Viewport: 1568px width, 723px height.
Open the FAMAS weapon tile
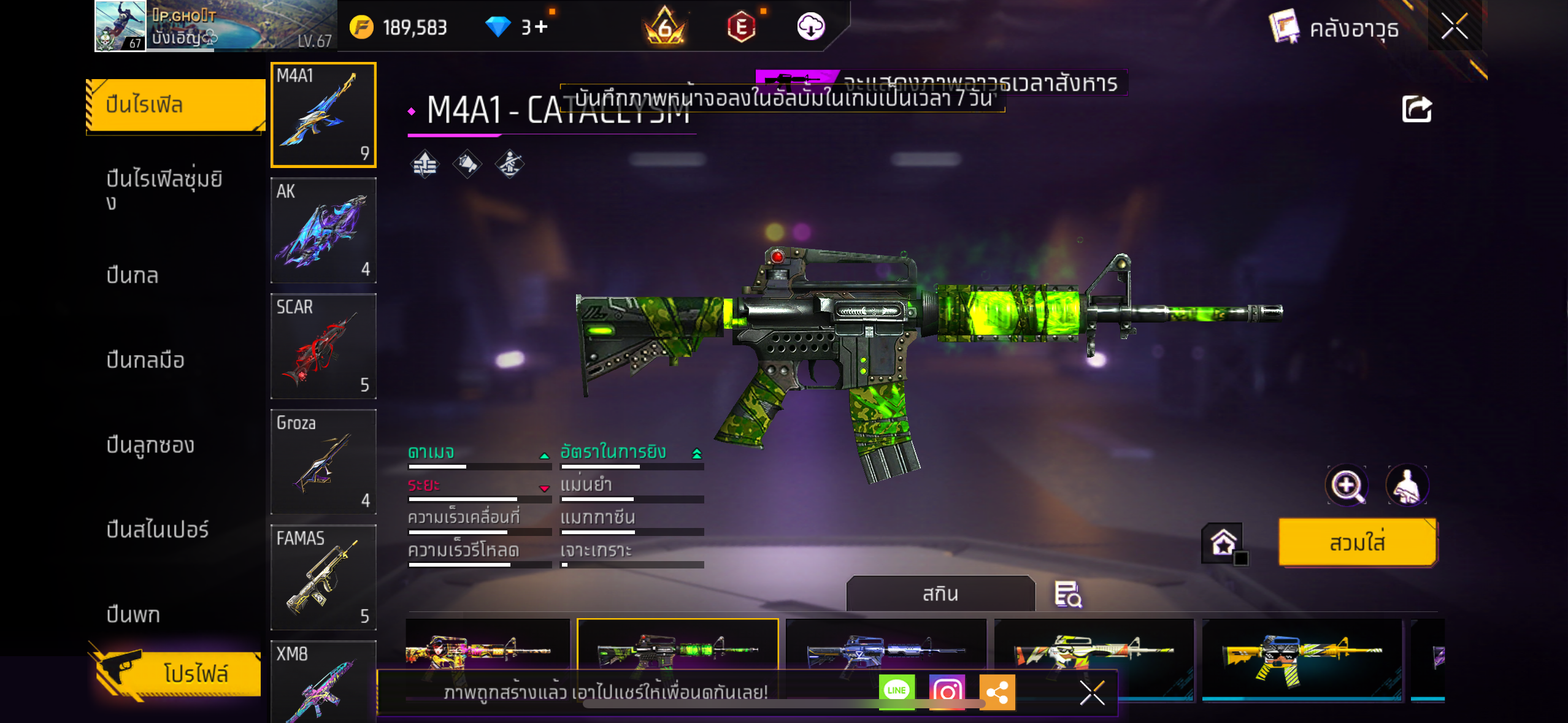click(x=323, y=576)
